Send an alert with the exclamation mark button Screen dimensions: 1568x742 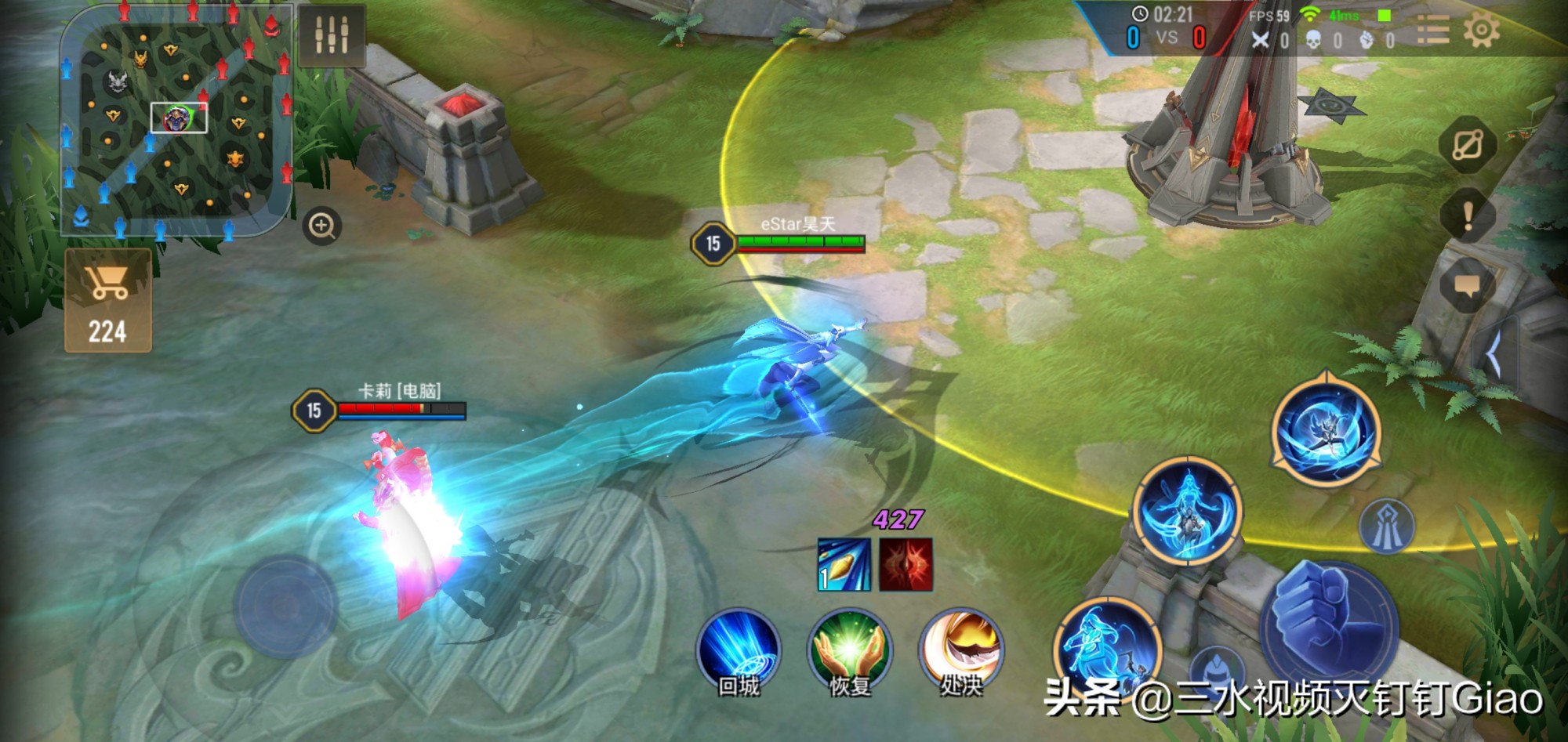coord(1468,215)
